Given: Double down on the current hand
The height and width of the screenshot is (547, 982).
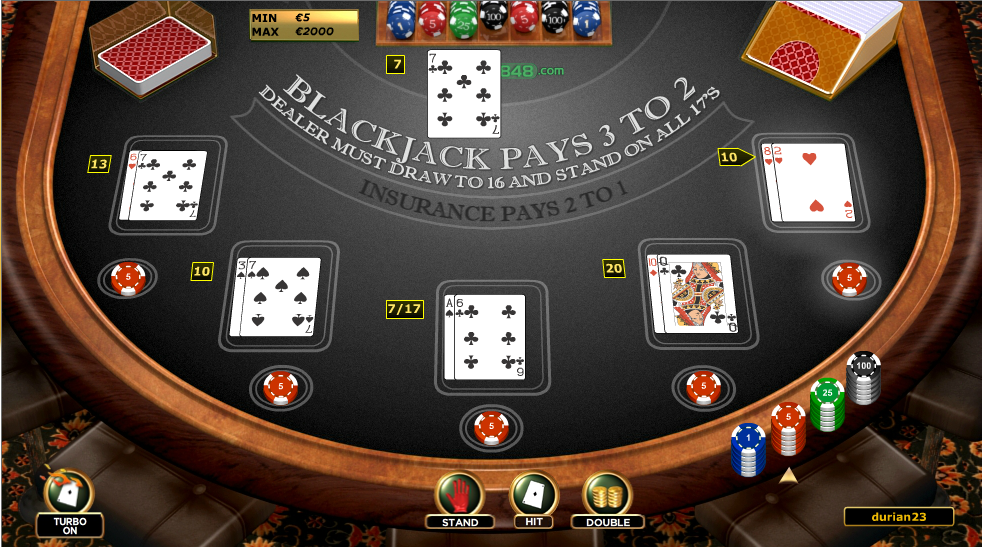Looking at the screenshot, I should coord(607,497).
